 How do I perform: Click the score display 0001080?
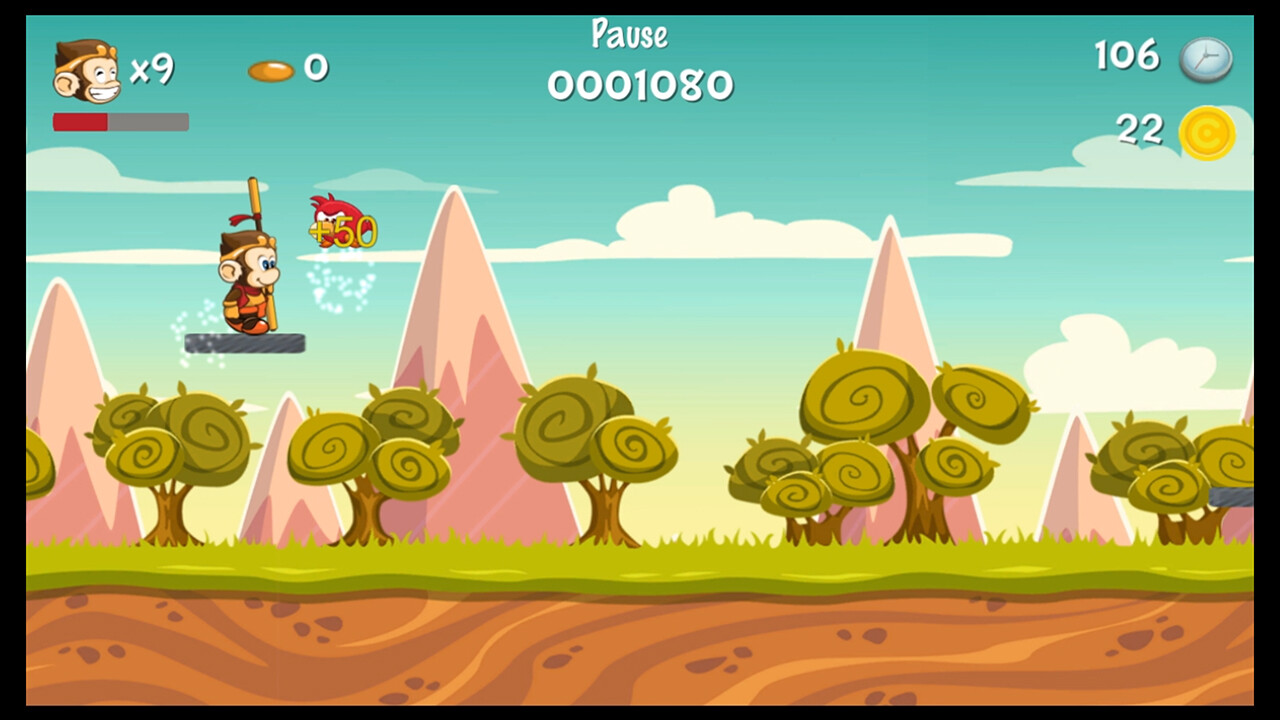[x=640, y=88]
